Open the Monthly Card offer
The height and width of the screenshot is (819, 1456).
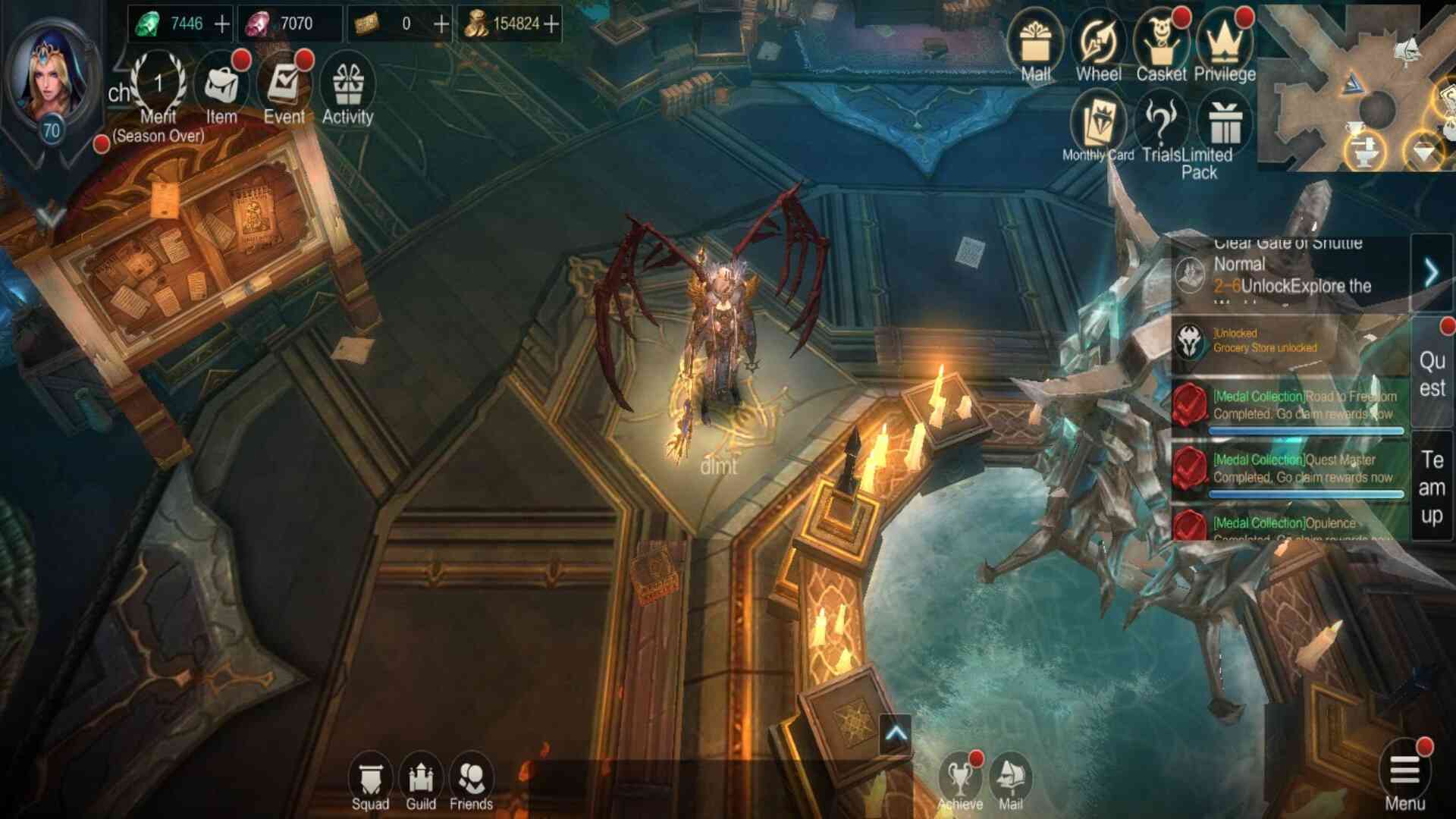click(x=1098, y=127)
